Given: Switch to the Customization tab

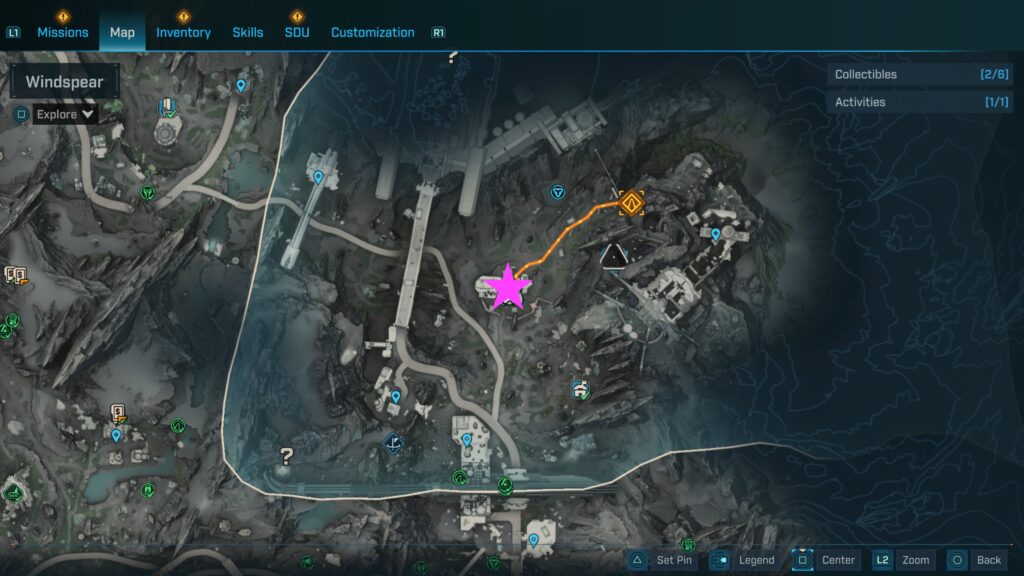Looking at the screenshot, I should click(372, 32).
